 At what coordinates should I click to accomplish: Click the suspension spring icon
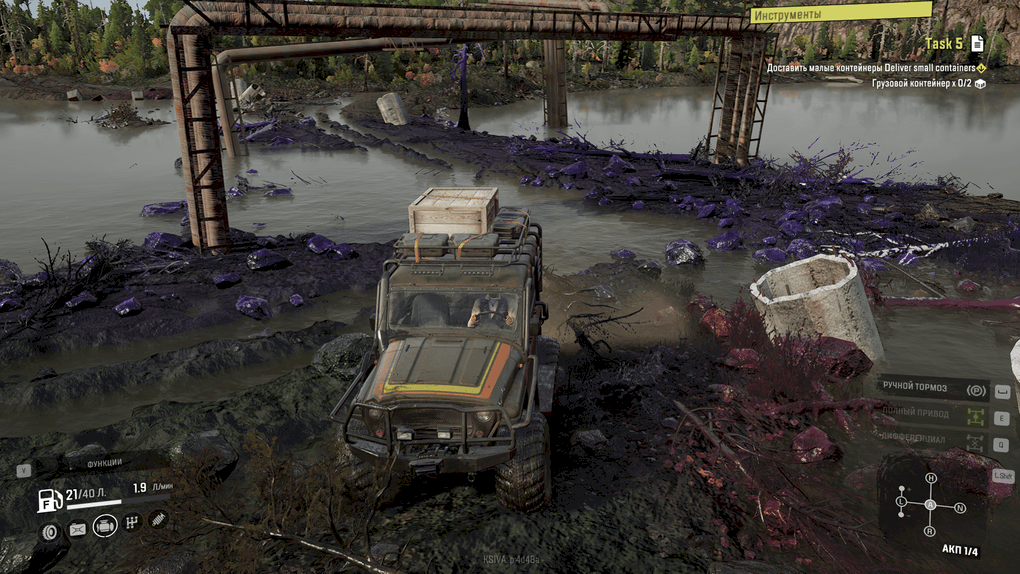click(158, 518)
